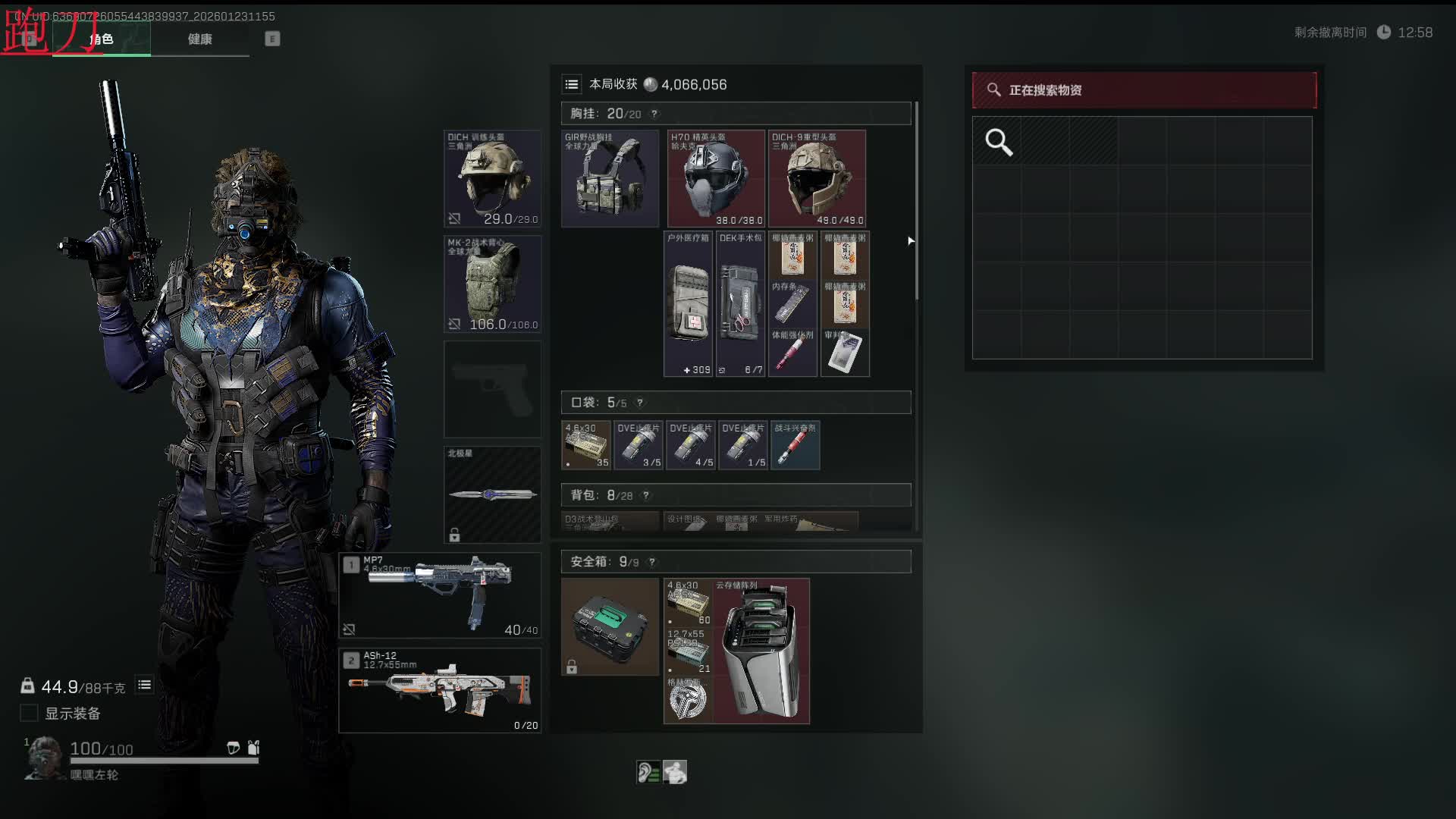Select the MK-2 tactical vest armor slot
Screen dimensions: 1456x819
492,284
